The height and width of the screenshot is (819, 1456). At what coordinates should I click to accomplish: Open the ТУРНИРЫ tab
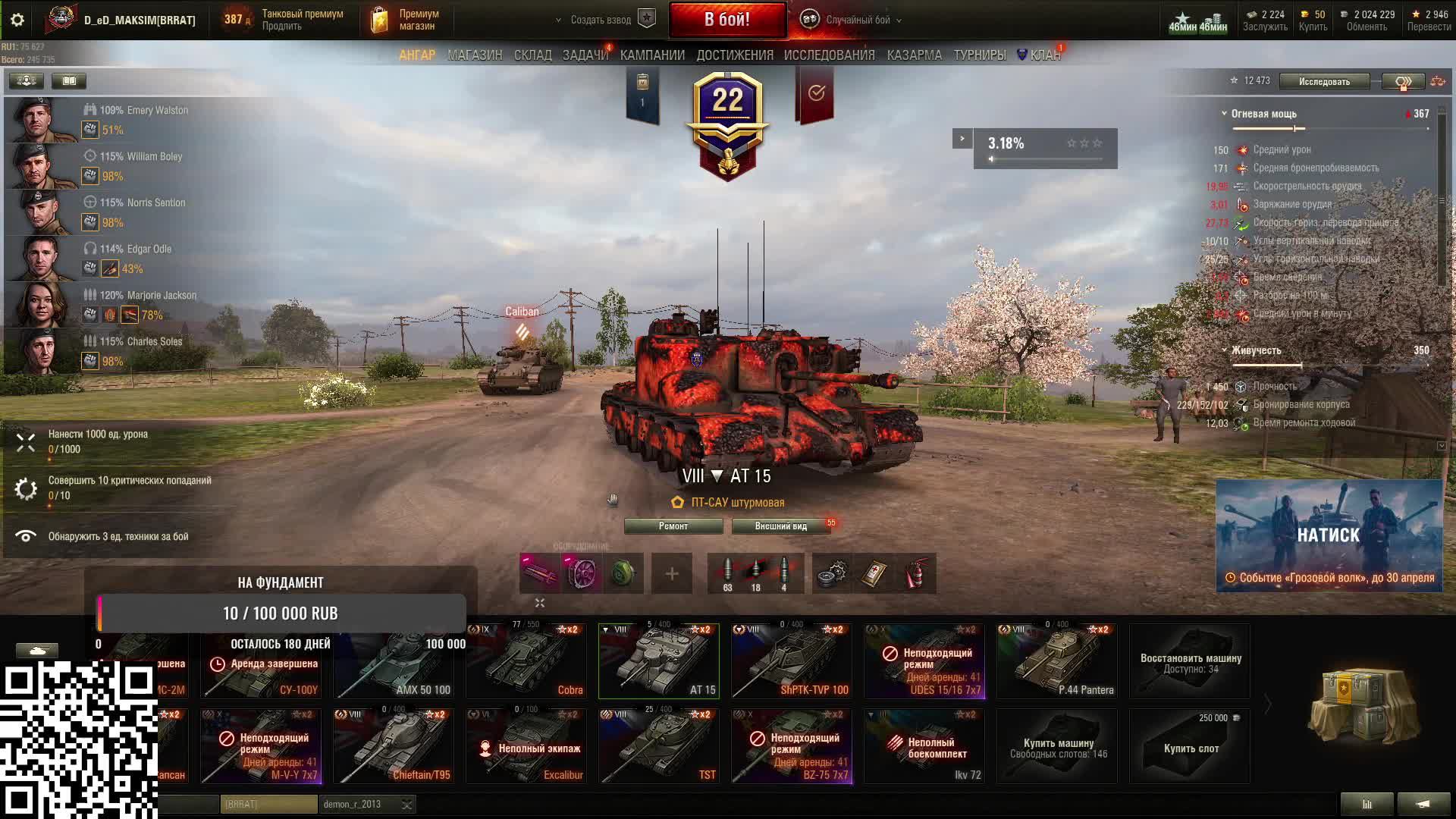(x=979, y=55)
